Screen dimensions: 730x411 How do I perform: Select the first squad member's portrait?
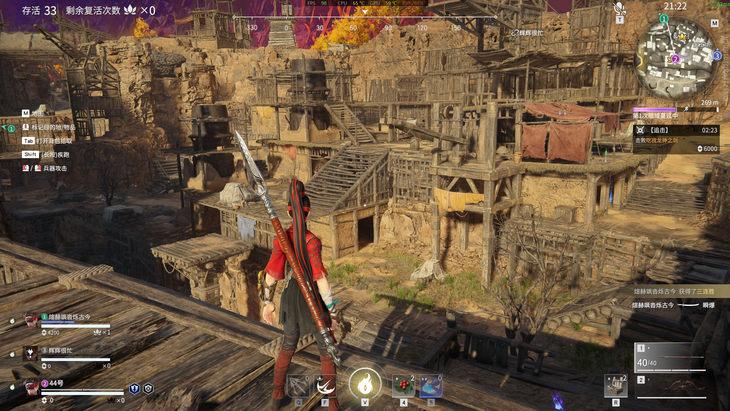coord(31,320)
